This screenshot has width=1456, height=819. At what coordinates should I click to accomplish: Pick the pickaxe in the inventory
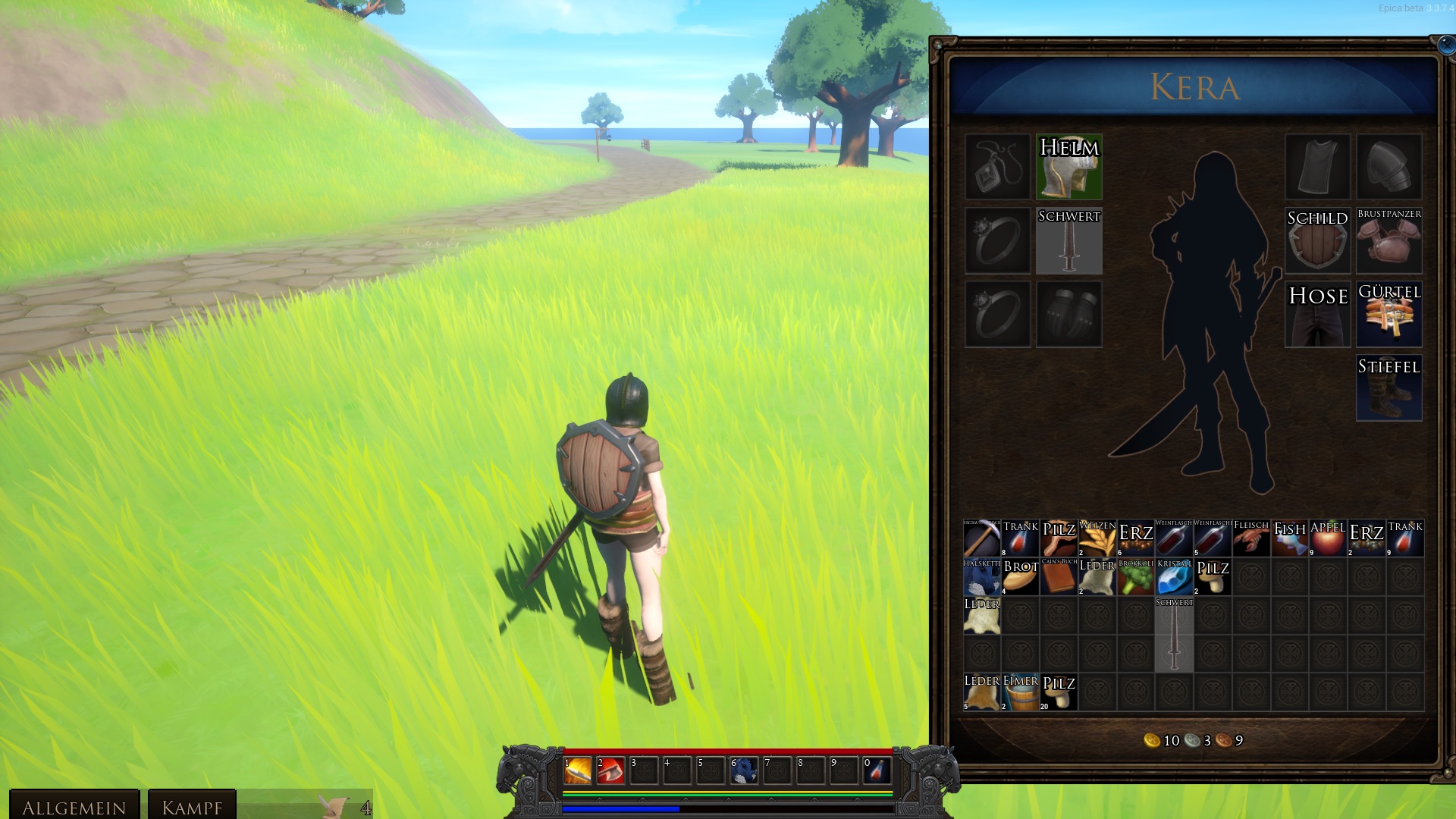click(981, 538)
